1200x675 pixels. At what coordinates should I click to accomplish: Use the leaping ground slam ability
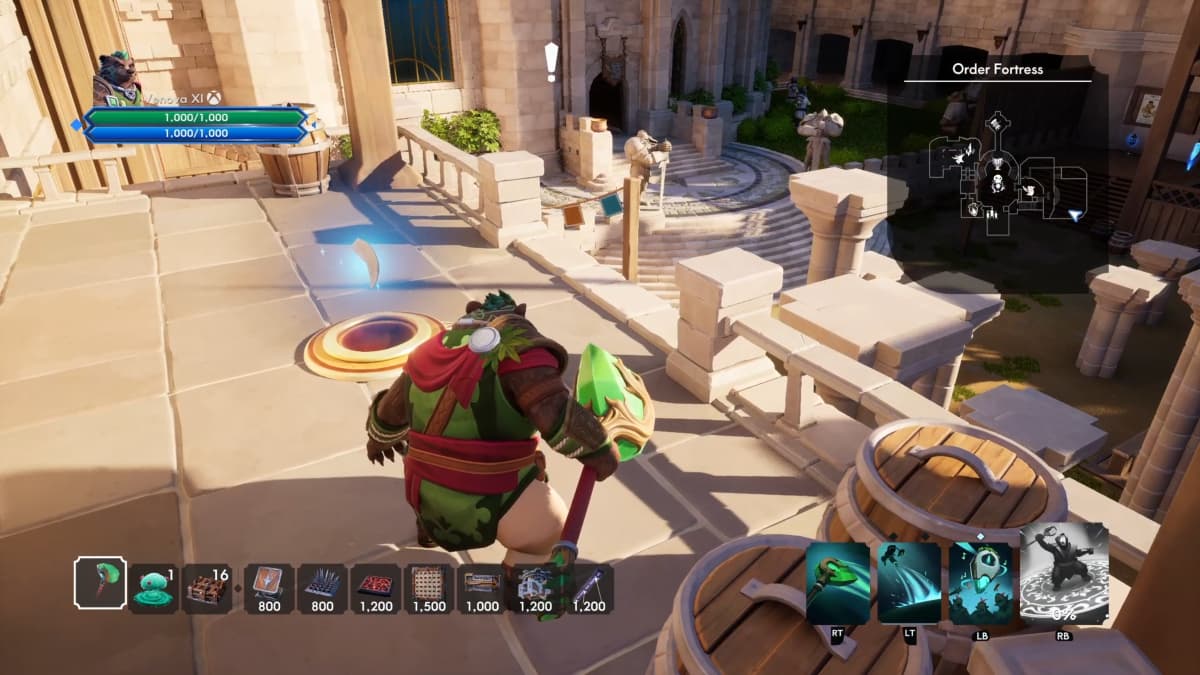coord(909,584)
